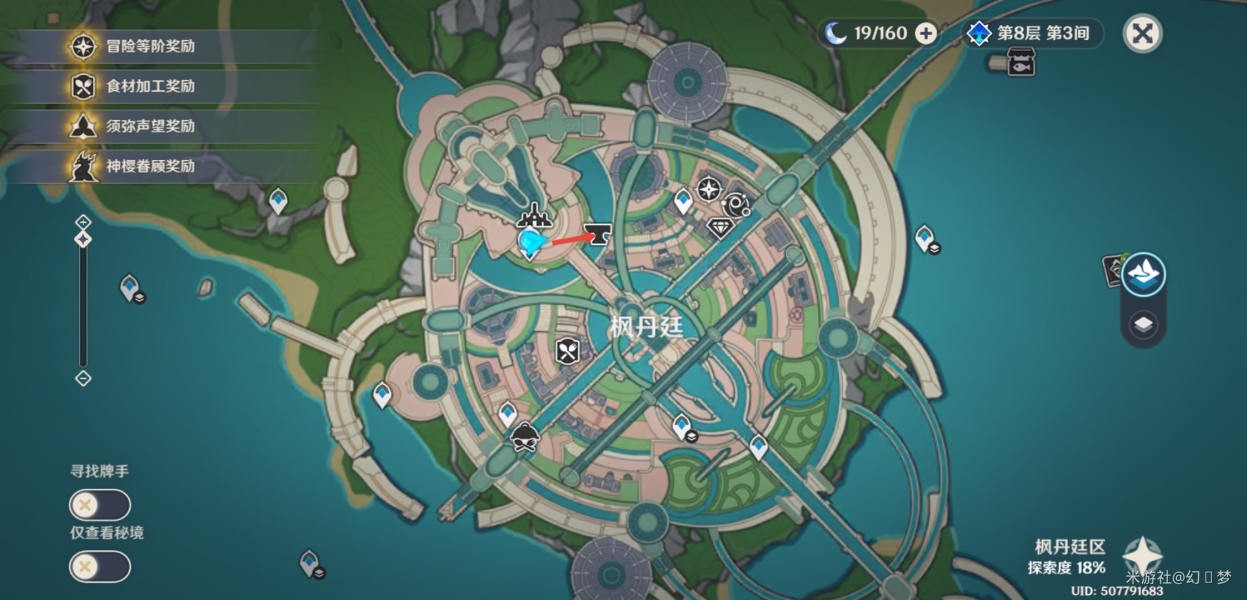Click the diamond souvenir shop marker
Image resolution: width=1247 pixels, height=600 pixels.
point(720,228)
